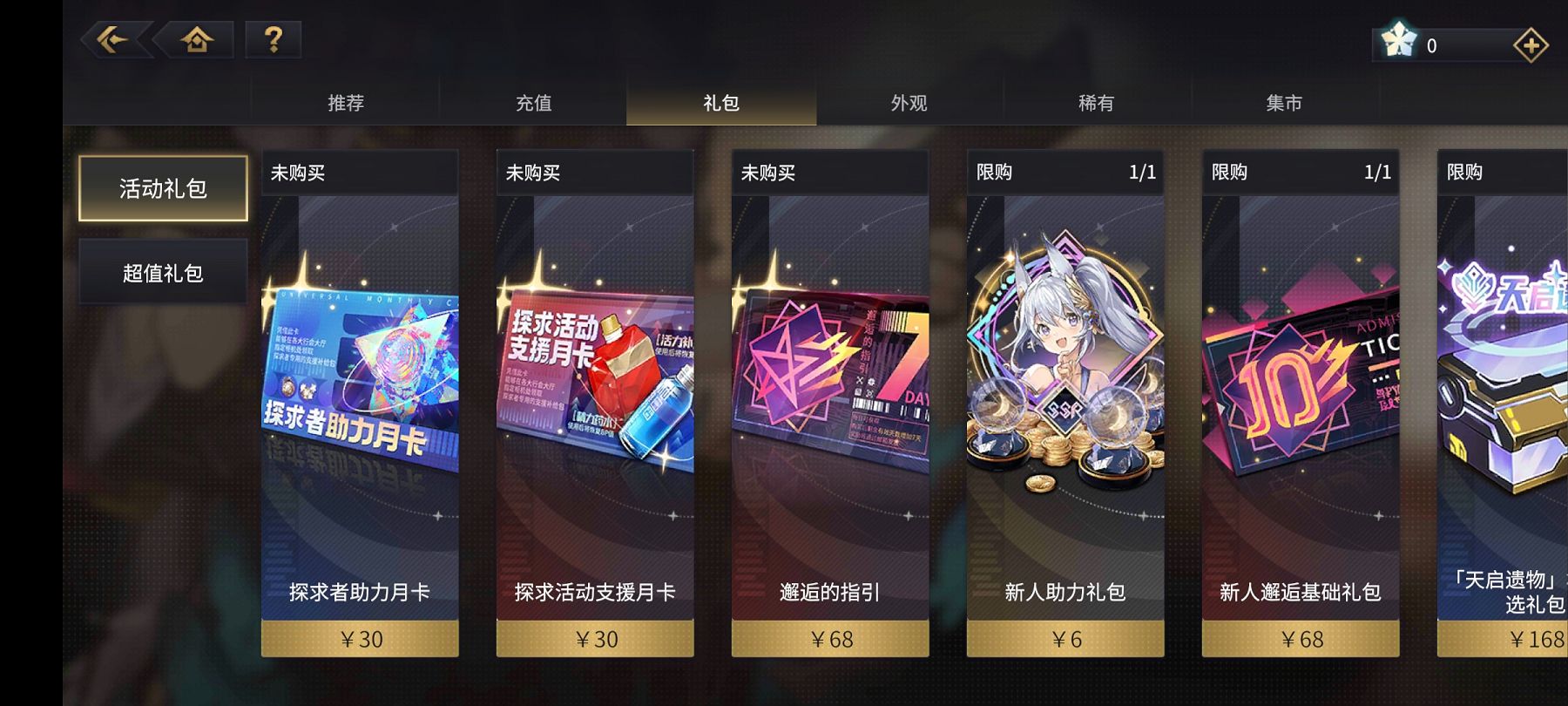The image size is (1568, 706).
Task: Add currency with the plus button
Action: click(x=1531, y=45)
